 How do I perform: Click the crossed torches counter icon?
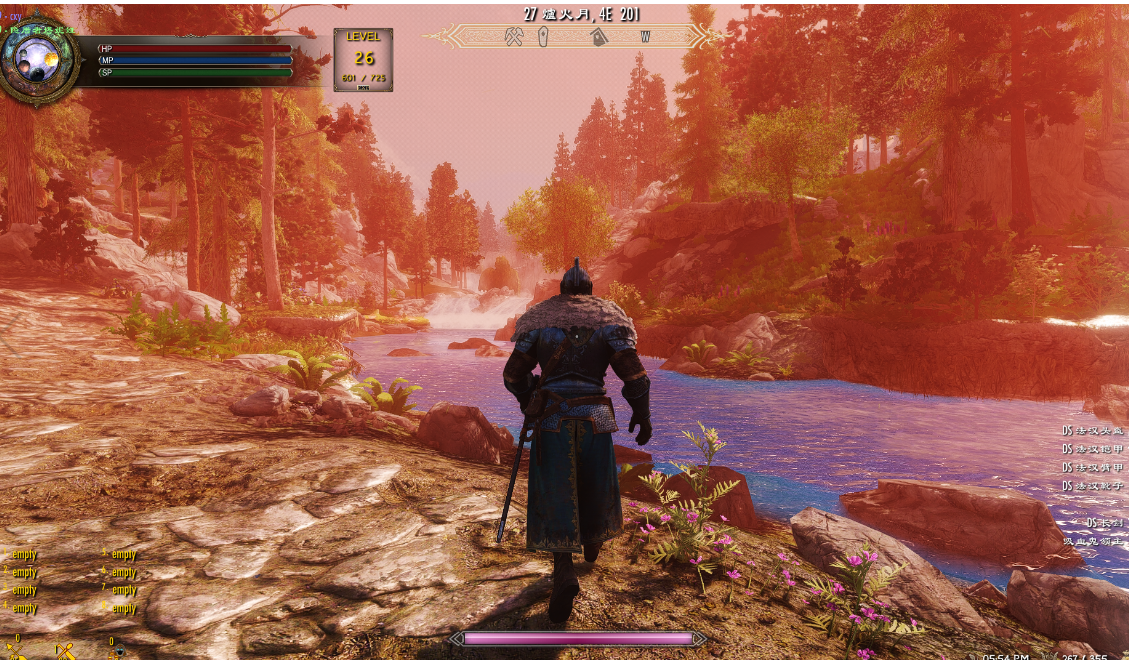(x=66, y=652)
